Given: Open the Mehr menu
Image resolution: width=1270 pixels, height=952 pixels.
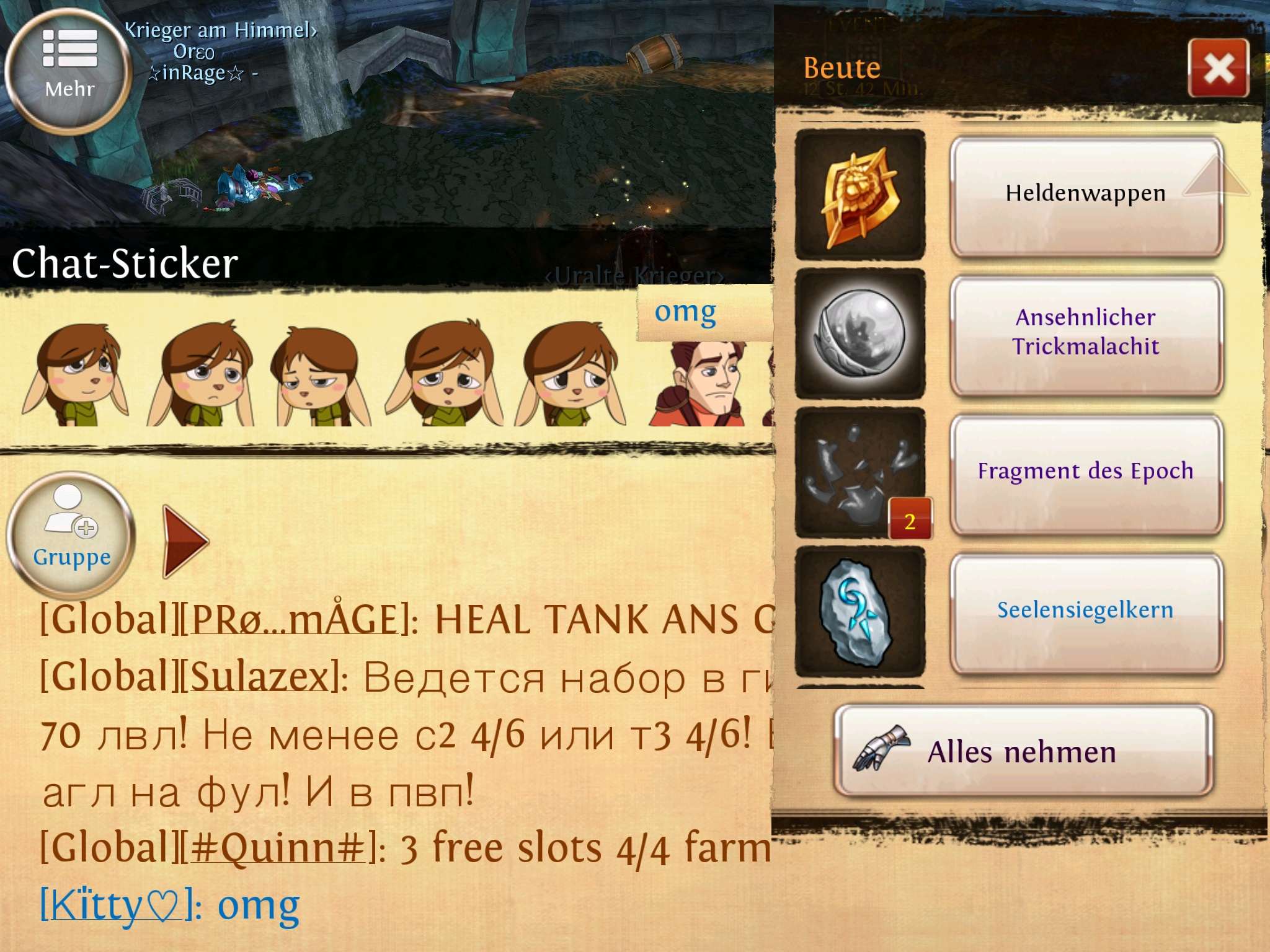Looking at the screenshot, I should [69, 69].
